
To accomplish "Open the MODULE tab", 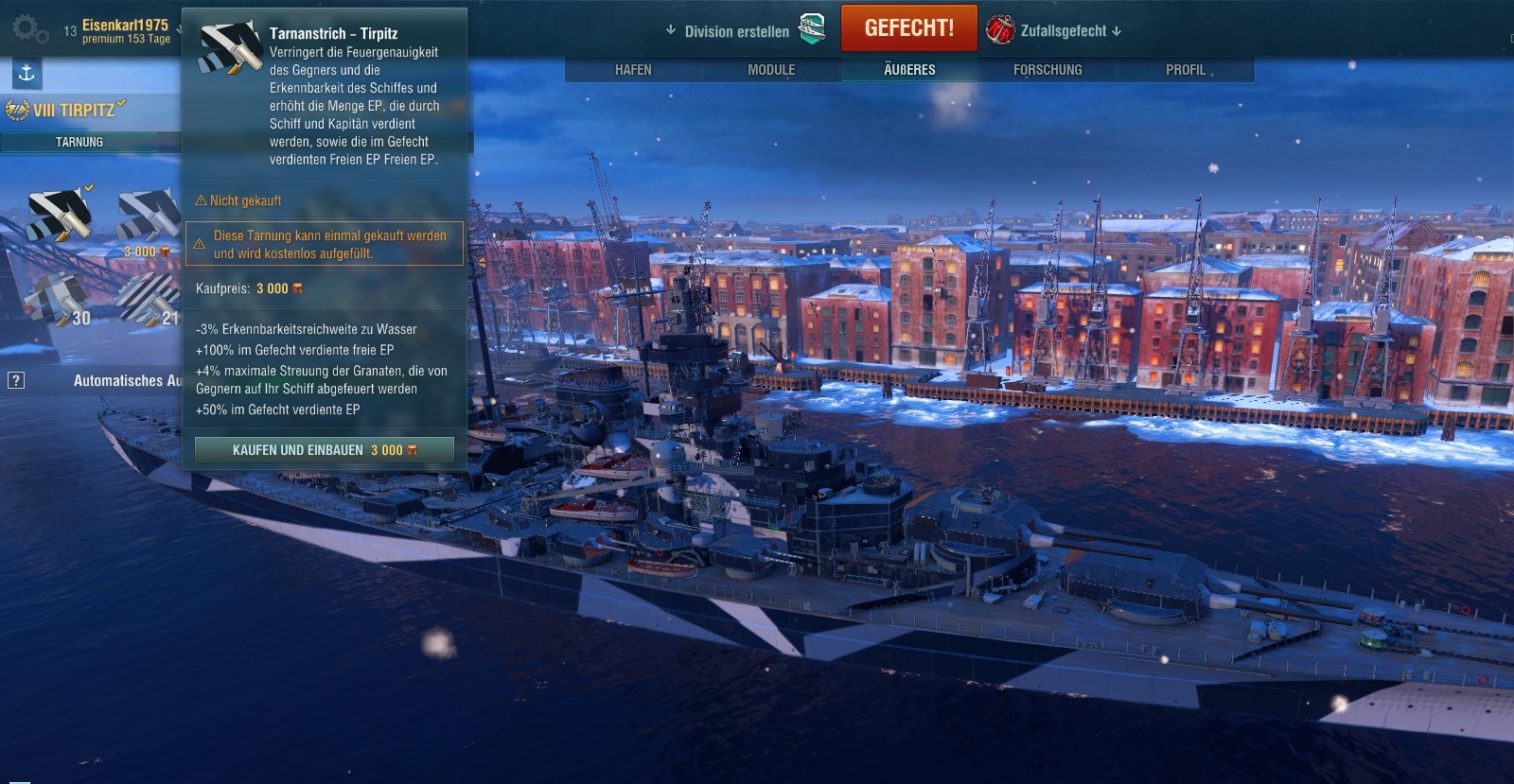I will pyautogui.click(x=771, y=70).
